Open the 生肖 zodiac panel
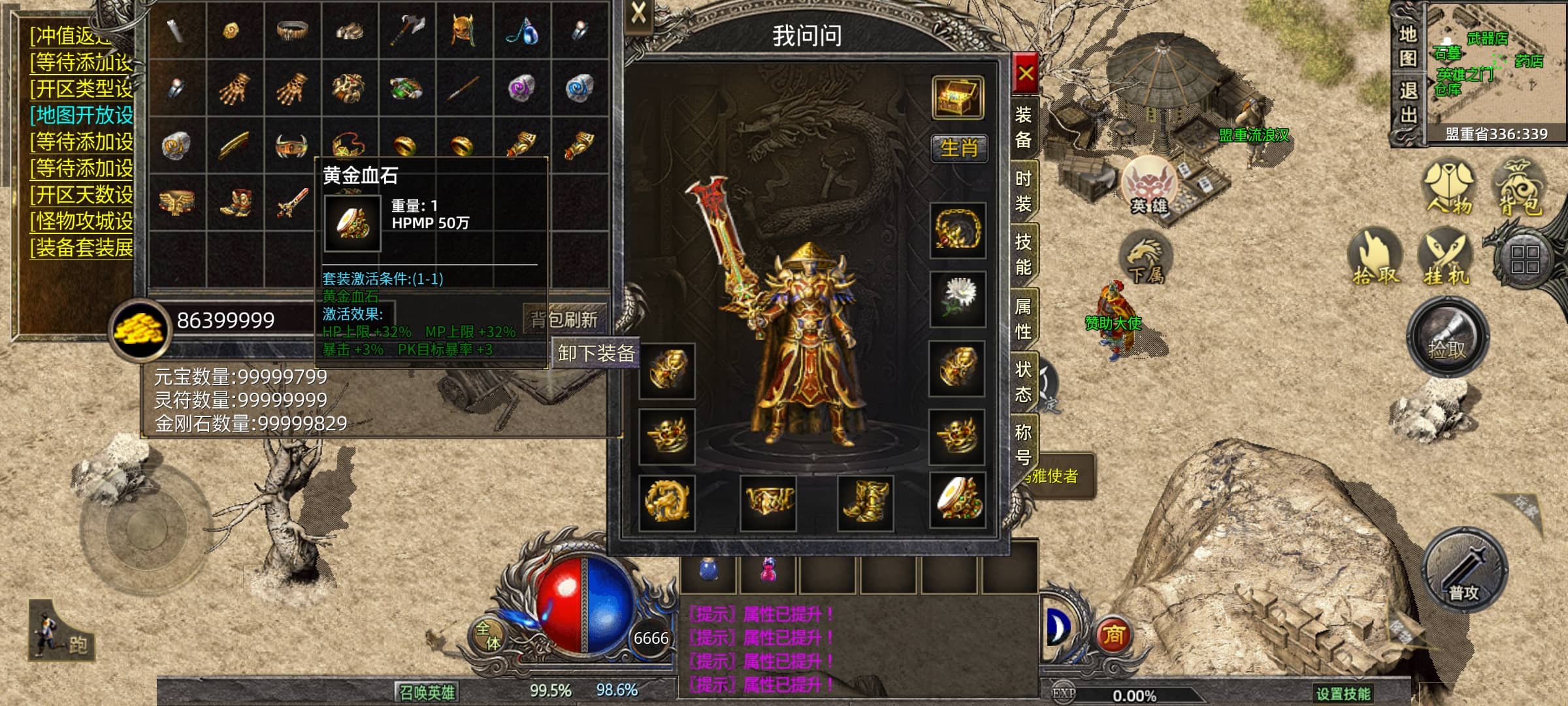The height and width of the screenshot is (706, 1568). coord(958,148)
